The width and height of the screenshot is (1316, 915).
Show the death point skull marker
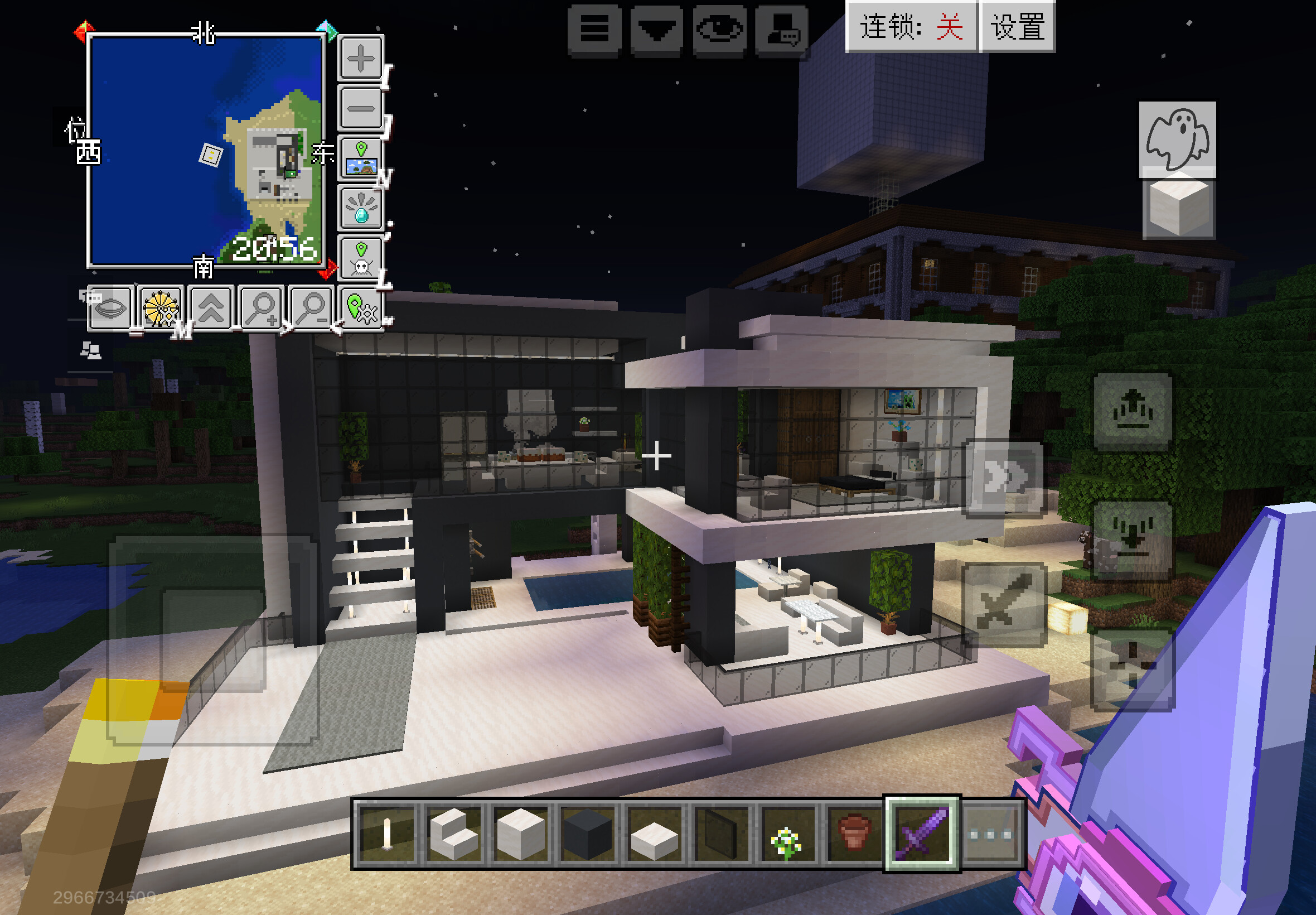(x=361, y=258)
